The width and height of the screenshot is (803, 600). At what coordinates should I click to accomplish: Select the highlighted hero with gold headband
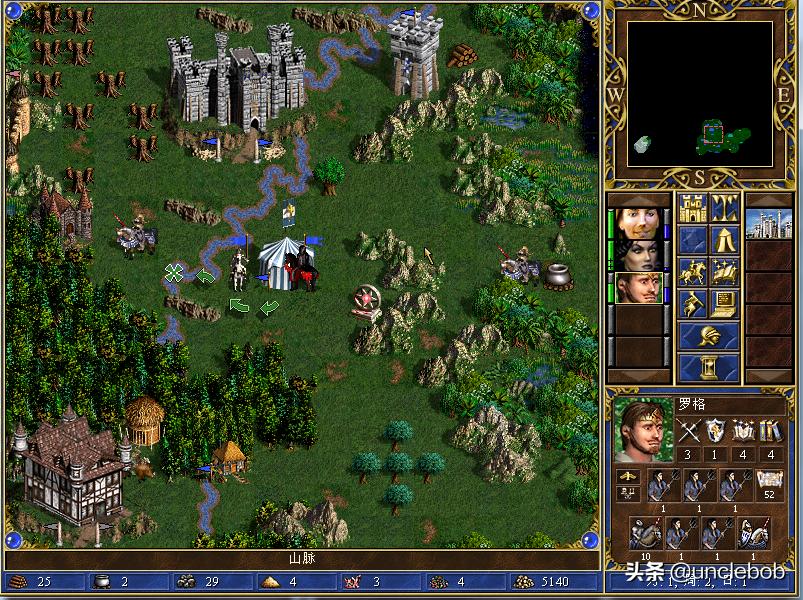637,287
